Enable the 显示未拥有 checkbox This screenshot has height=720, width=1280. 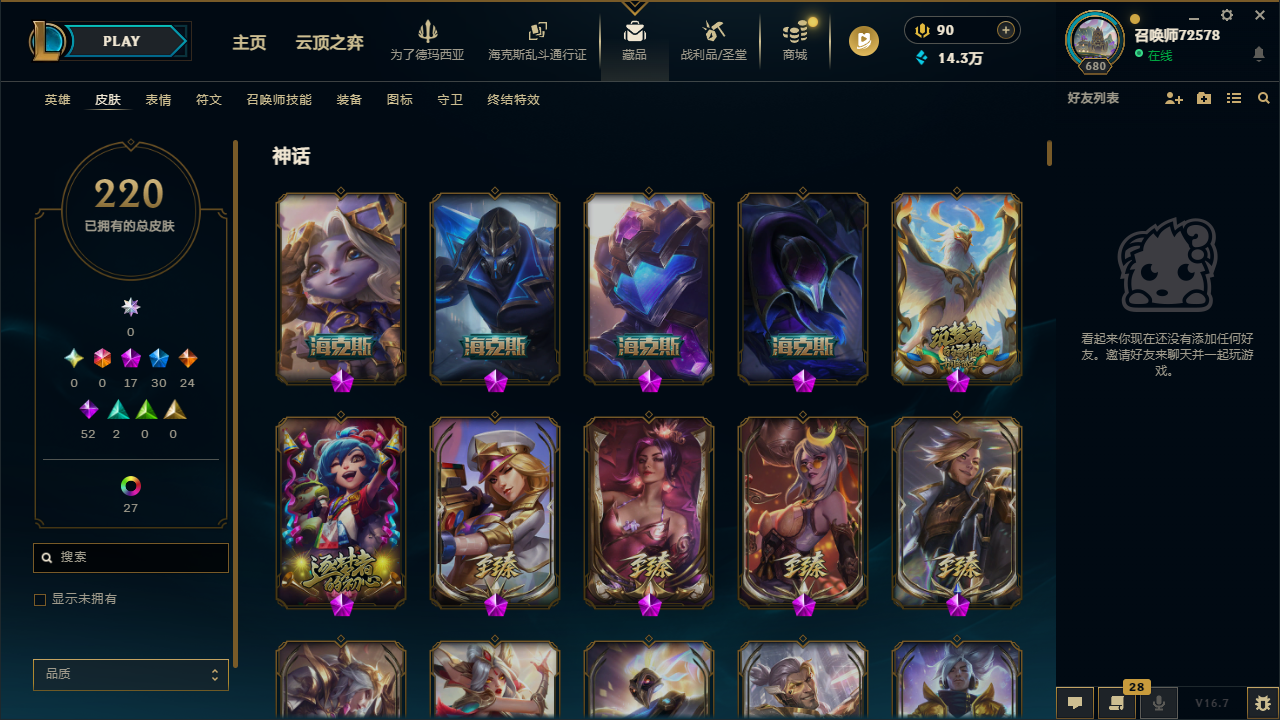(40, 599)
